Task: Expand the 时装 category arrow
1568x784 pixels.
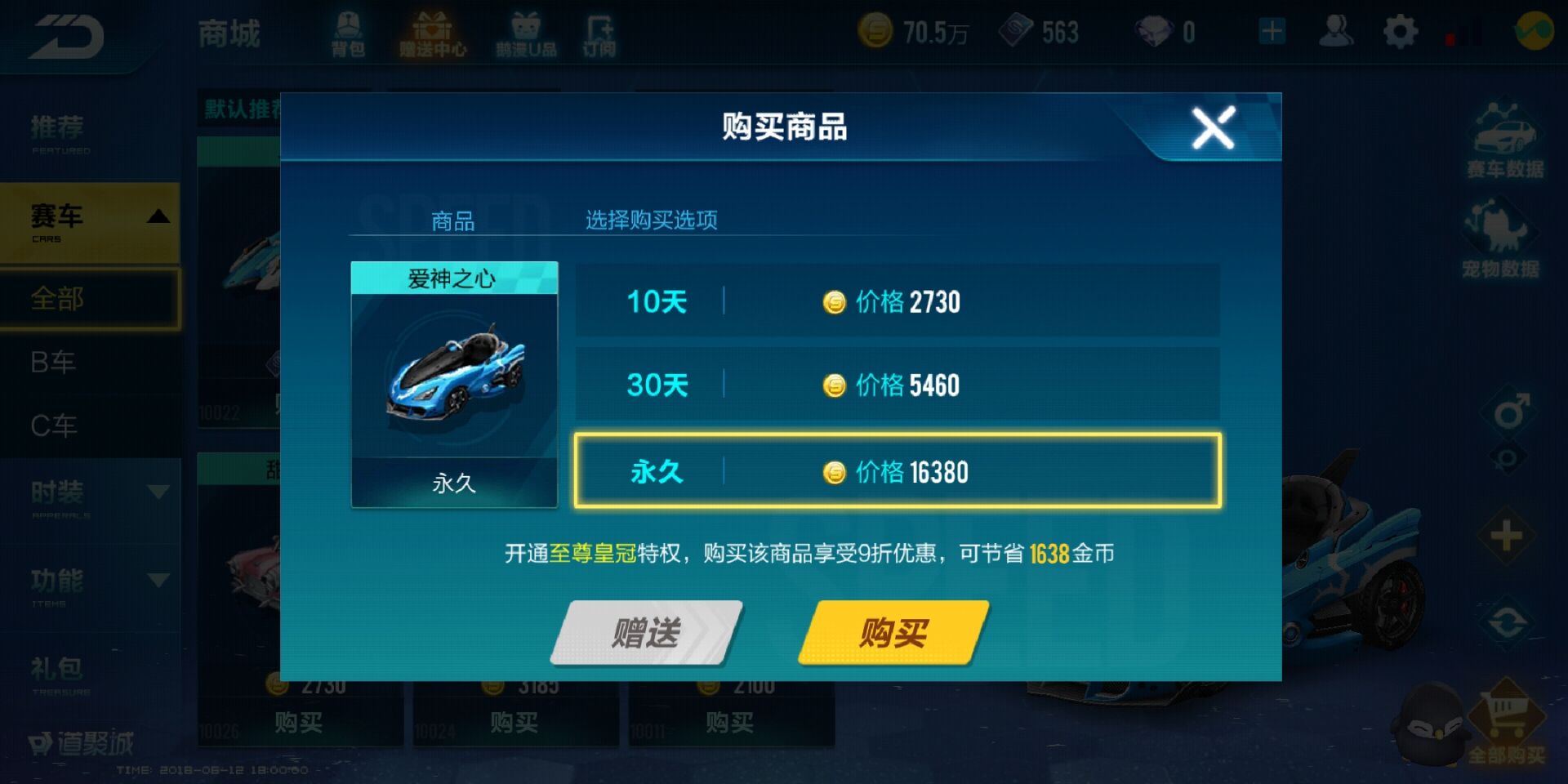Action: [157, 490]
